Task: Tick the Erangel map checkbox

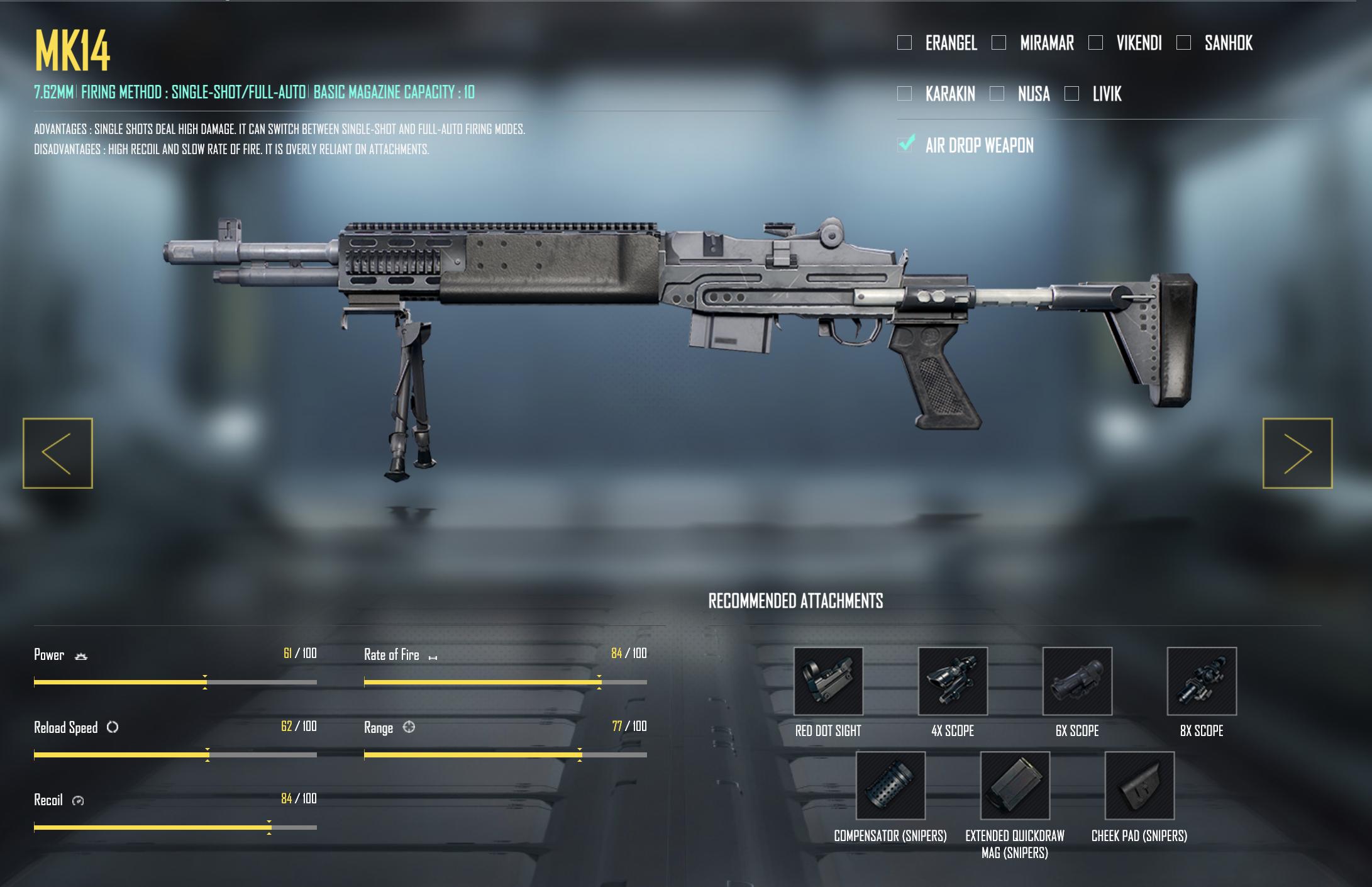Action: click(x=904, y=43)
